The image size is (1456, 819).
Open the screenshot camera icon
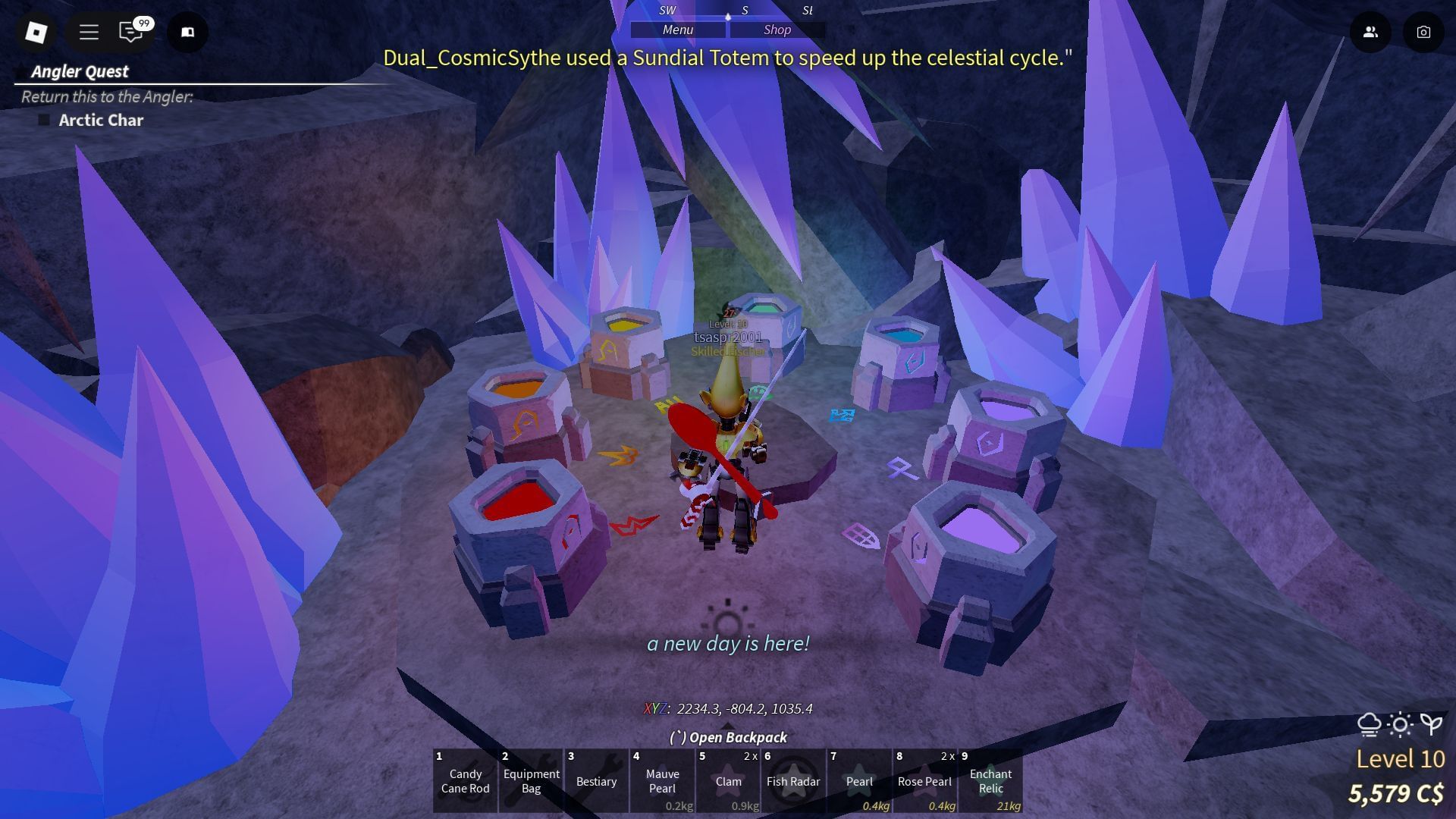[x=1424, y=32]
